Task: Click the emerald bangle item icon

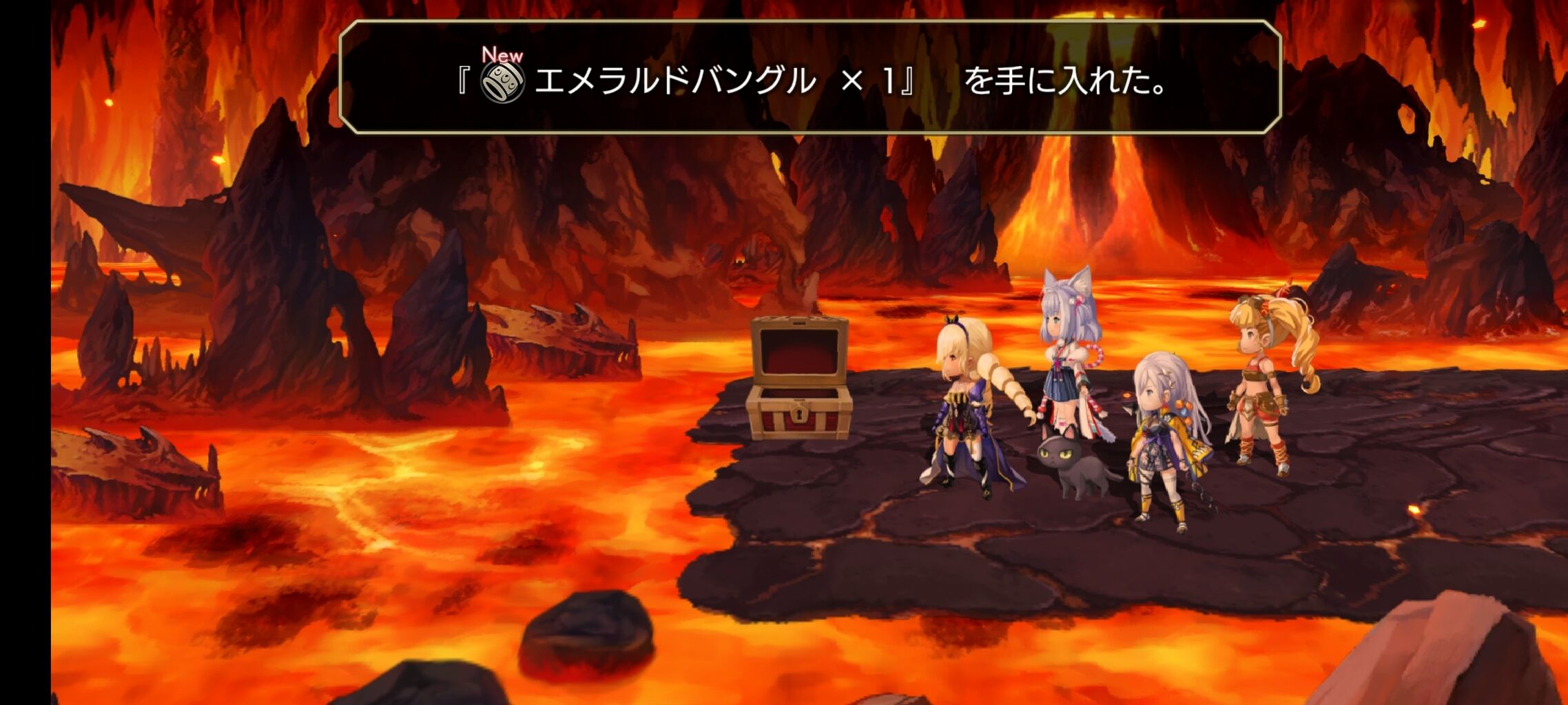Action: [x=502, y=83]
